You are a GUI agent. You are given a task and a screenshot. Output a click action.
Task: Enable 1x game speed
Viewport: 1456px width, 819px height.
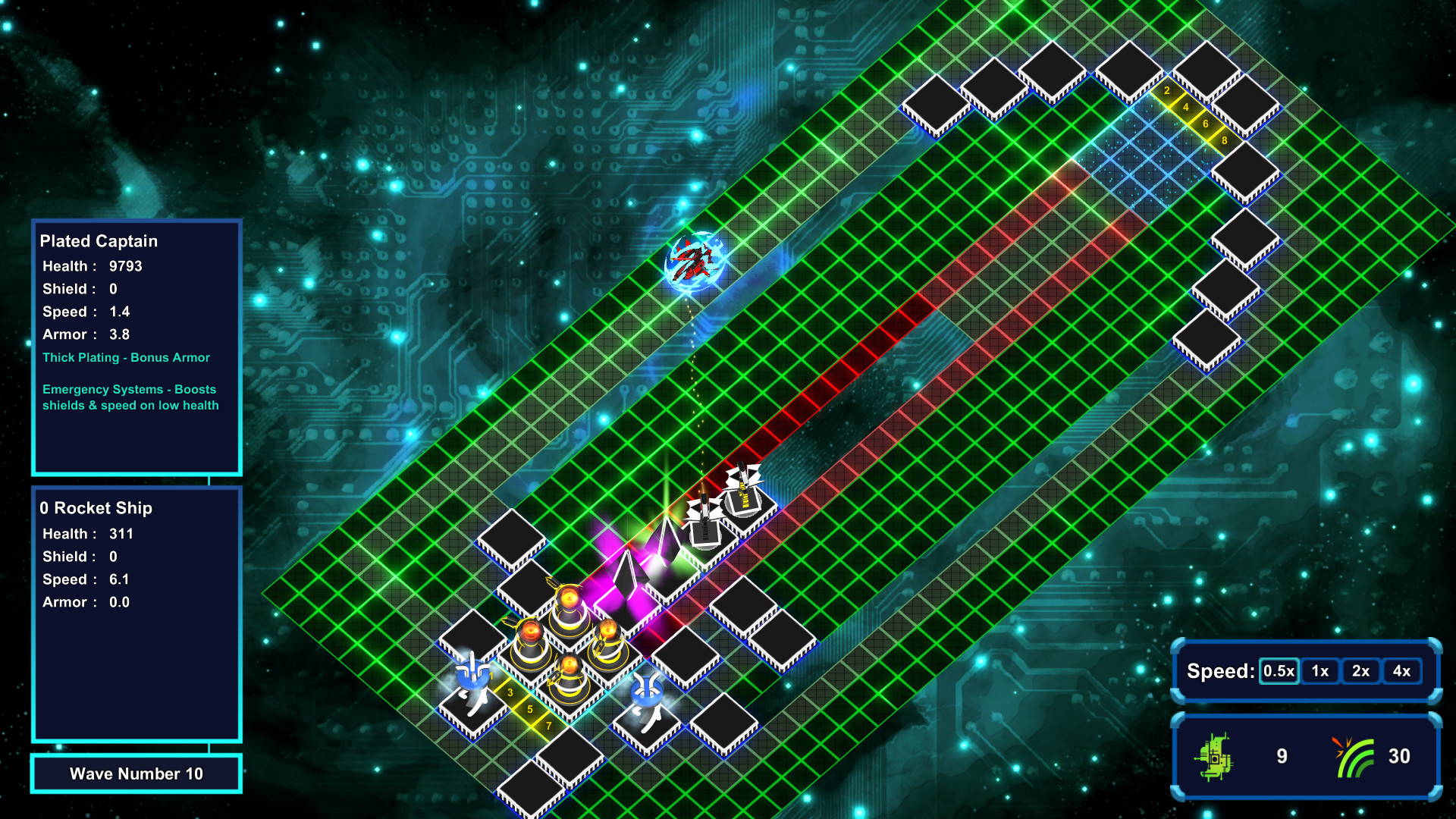tap(1319, 670)
